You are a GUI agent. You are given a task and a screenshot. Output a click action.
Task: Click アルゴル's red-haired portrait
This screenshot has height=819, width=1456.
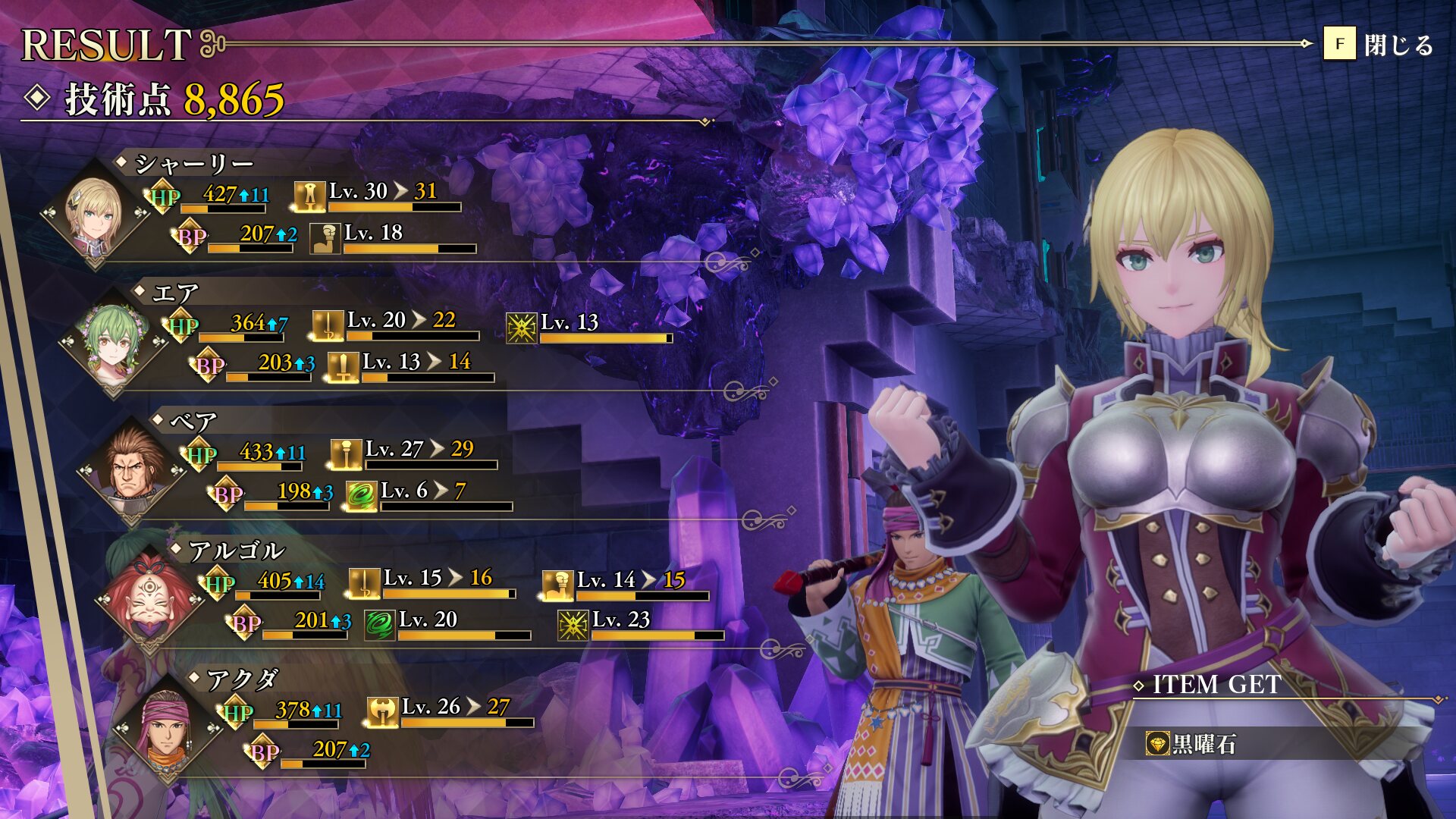click(x=149, y=601)
